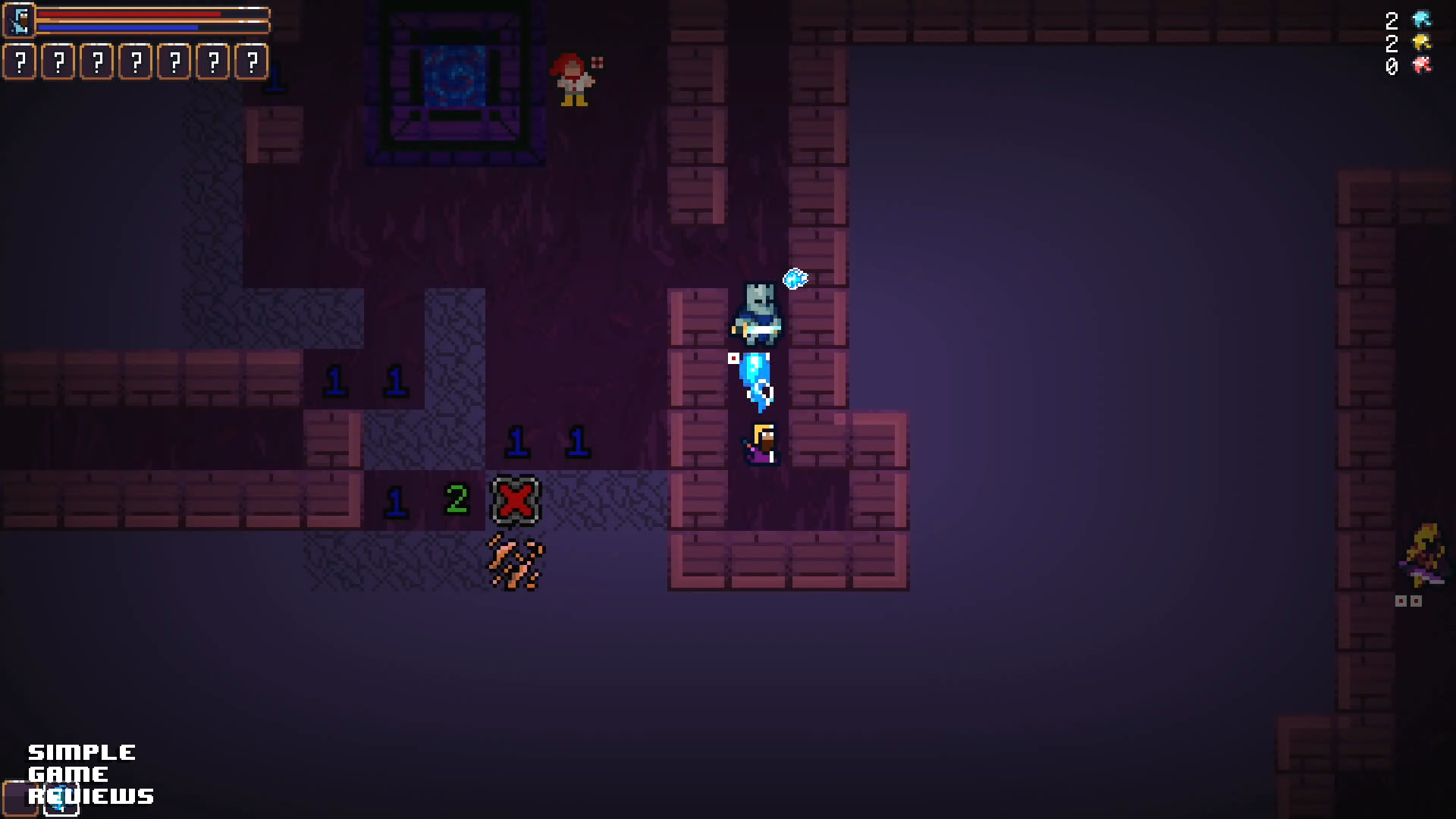The height and width of the screenshot is (819, 1456).
Task: Select the blue spell ability slot
Action: click(x=61, y=800)
